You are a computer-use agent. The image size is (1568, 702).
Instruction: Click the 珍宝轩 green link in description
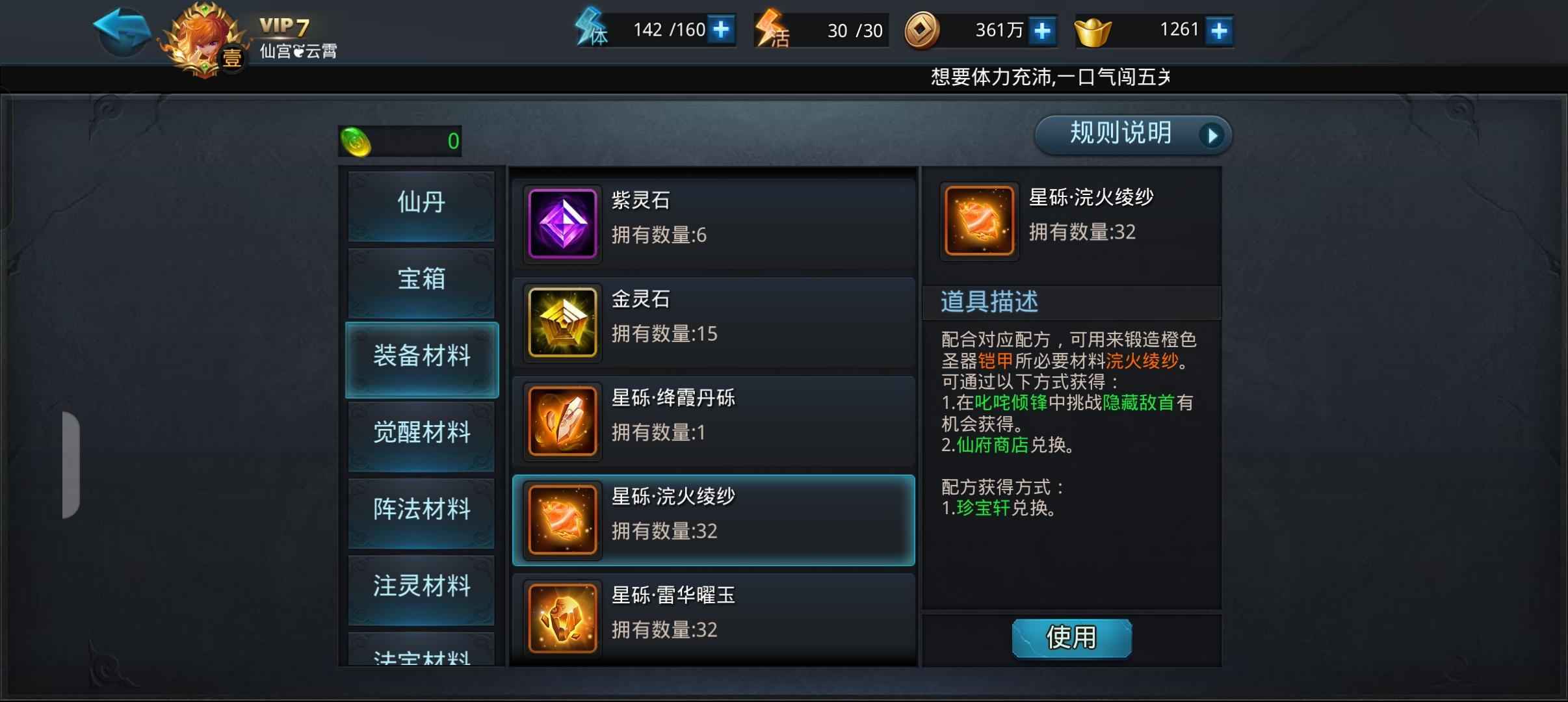coord(982,509)
